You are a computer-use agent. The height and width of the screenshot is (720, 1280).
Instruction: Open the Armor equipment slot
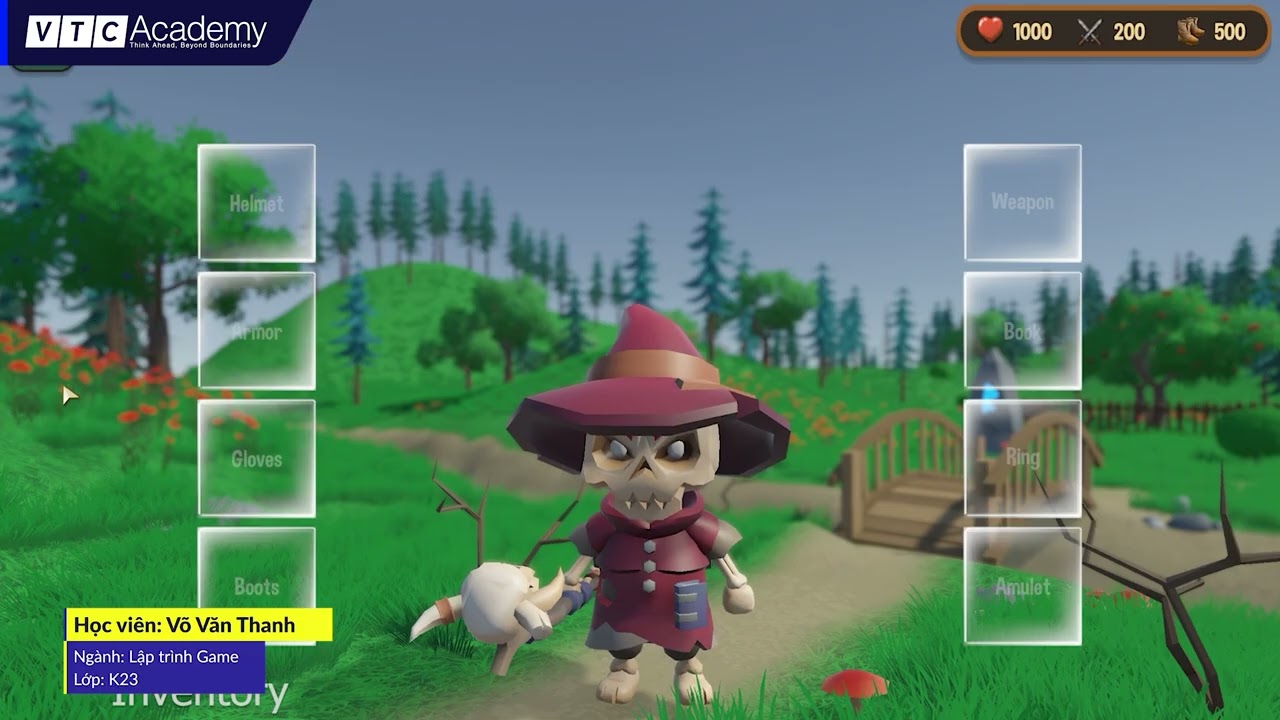(257, 330)
